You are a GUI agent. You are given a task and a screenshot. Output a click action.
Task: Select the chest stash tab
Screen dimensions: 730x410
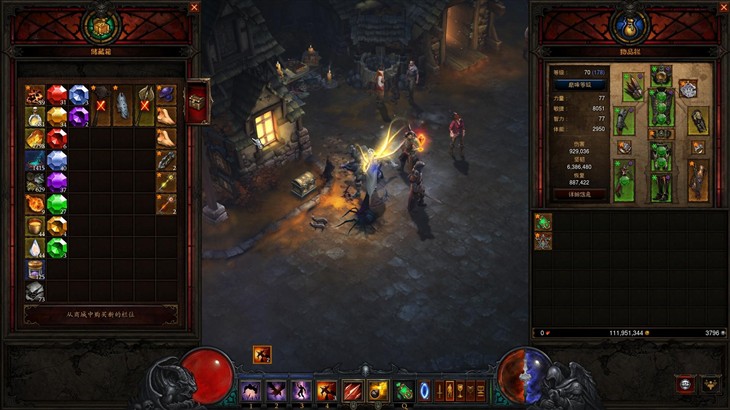click(x=197, y=100)
